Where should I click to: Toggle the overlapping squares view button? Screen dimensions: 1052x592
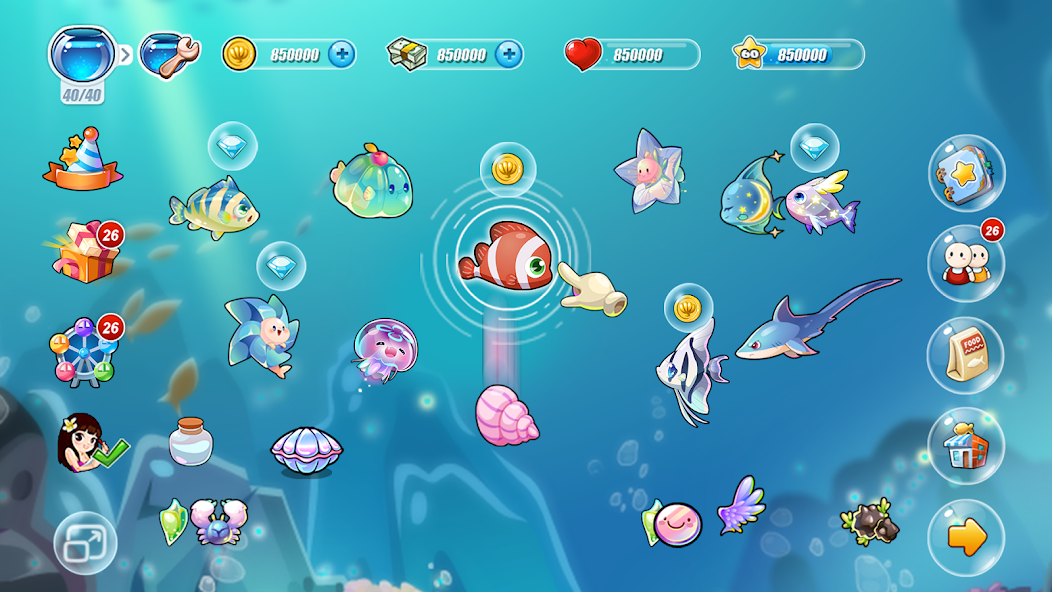click(85, 543)
